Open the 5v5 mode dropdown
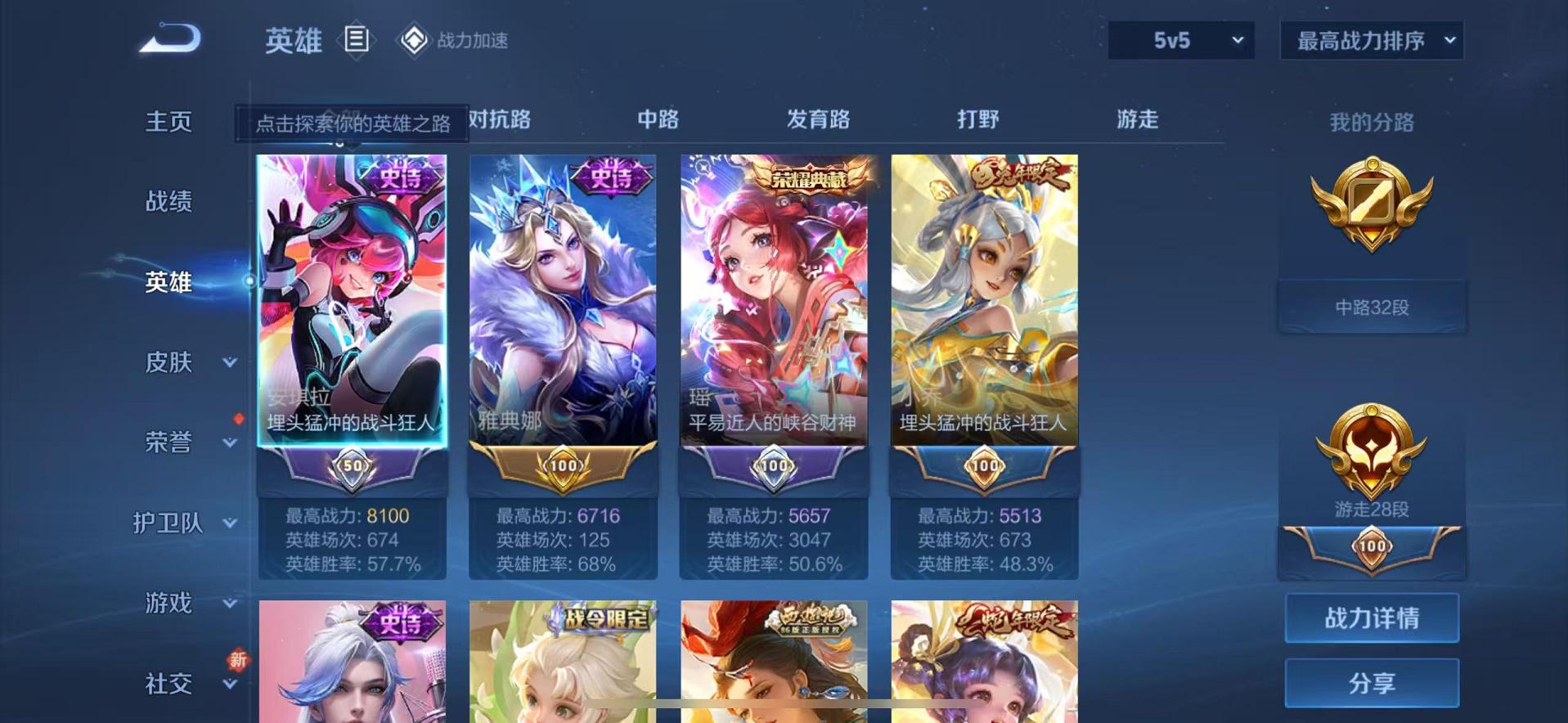The width and height of the screenshot is (1568, 723). click(x=1180, y=39)
